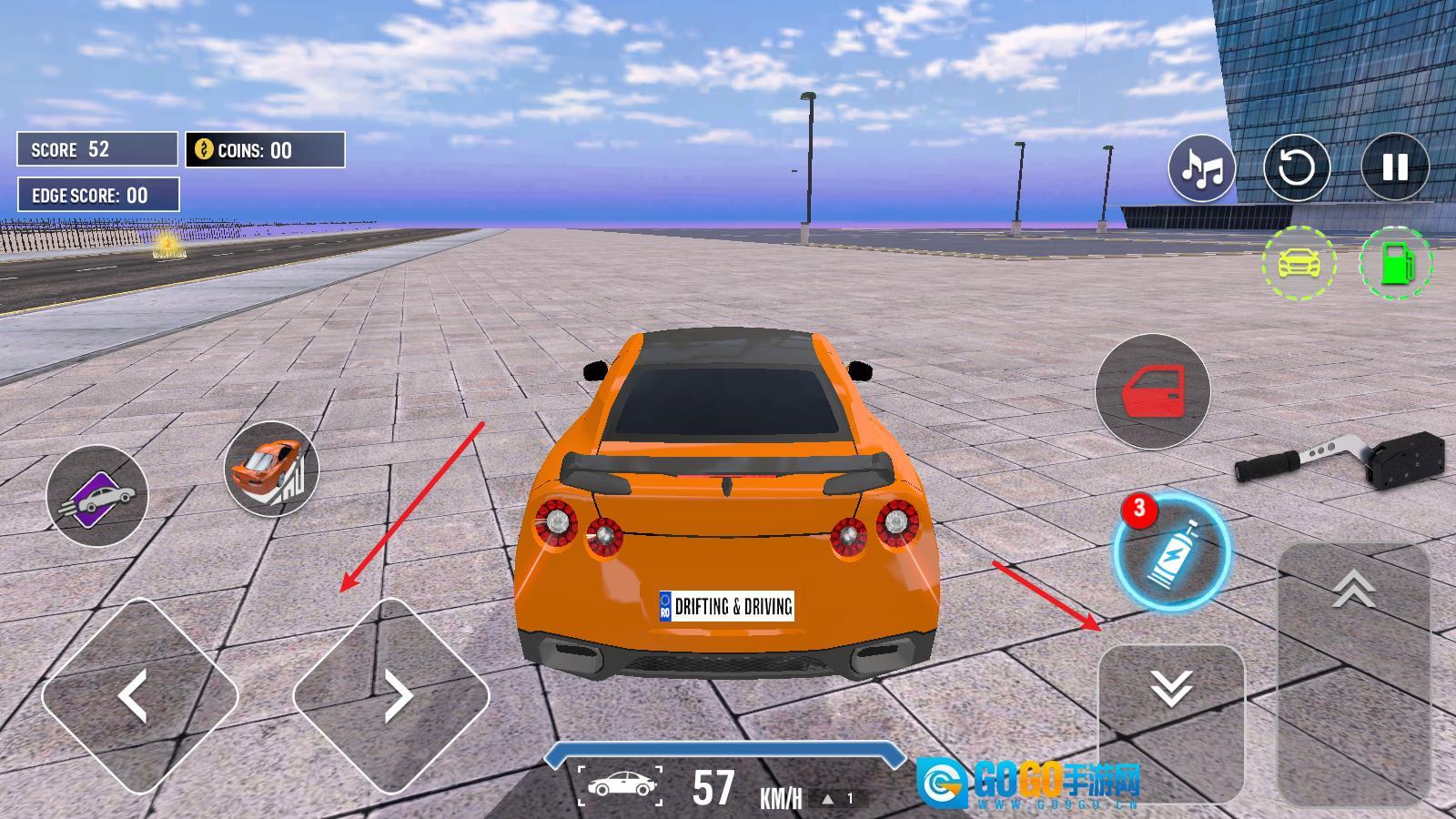Viewport: 1456px width, 819px height.
Task: Steer left with the left arrow
Action: [139, 696]
